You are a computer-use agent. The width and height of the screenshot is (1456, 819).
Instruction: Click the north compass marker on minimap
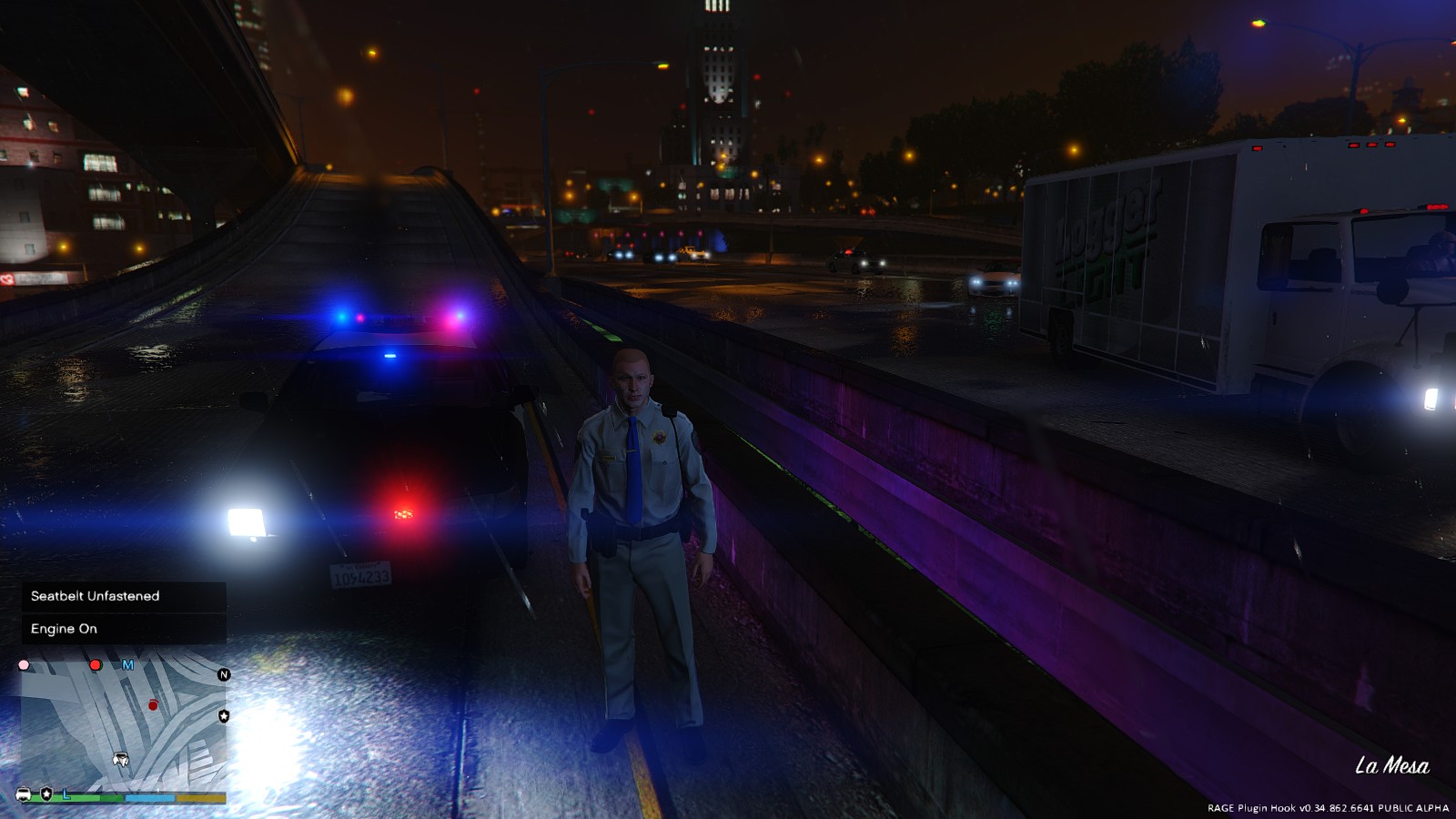(x=224, y=674)
